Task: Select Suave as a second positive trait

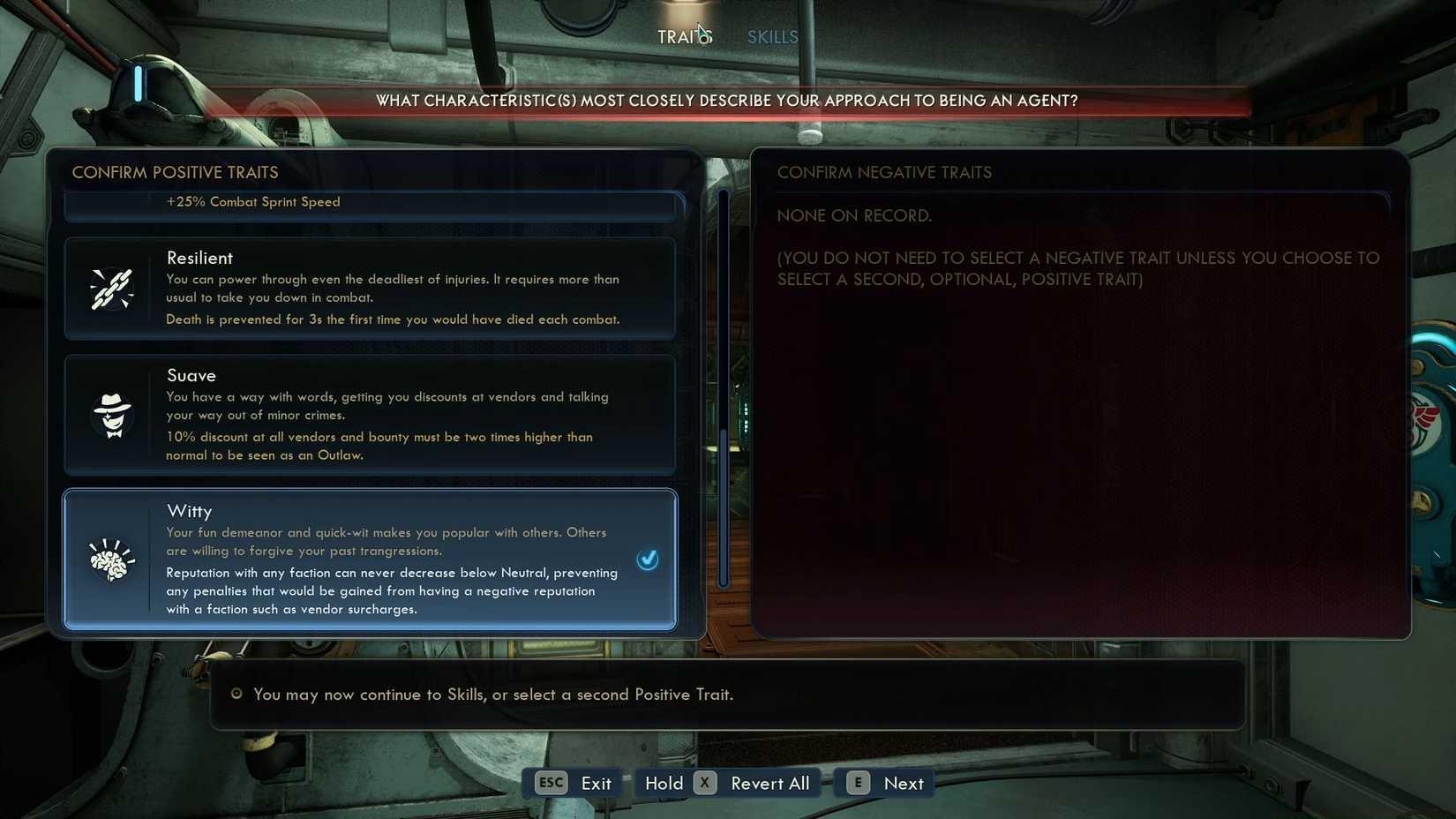Action: pyautogui.click(x=370, y=415)
